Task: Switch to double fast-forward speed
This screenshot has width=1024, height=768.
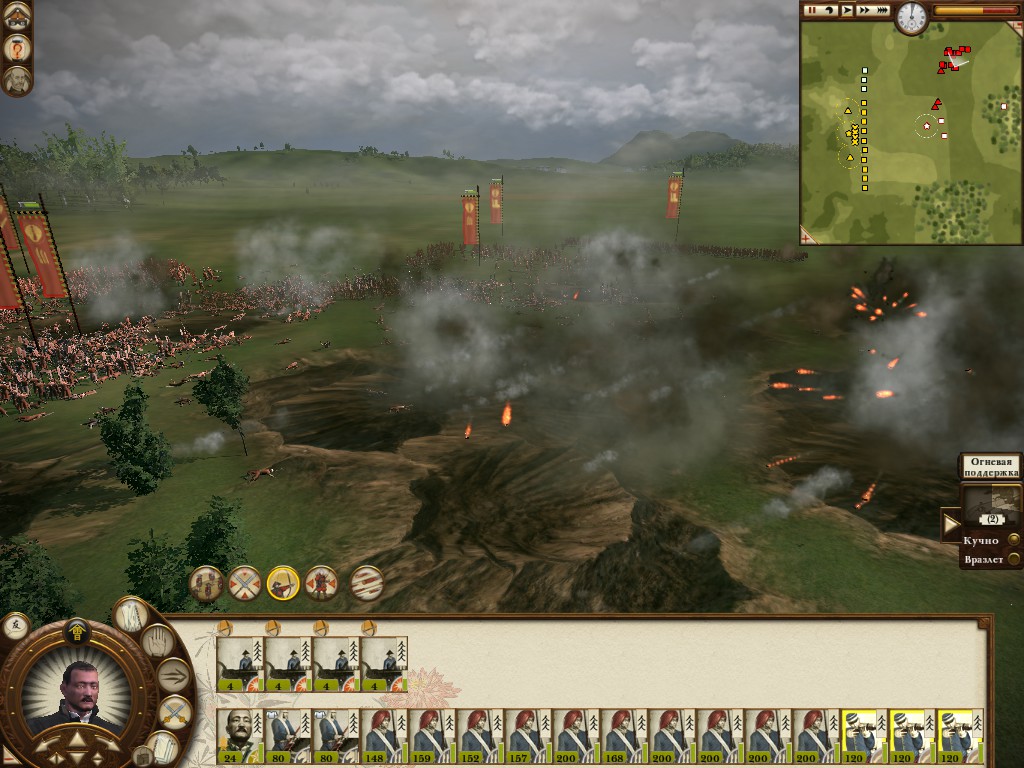Action: click(x=864, y=10)
